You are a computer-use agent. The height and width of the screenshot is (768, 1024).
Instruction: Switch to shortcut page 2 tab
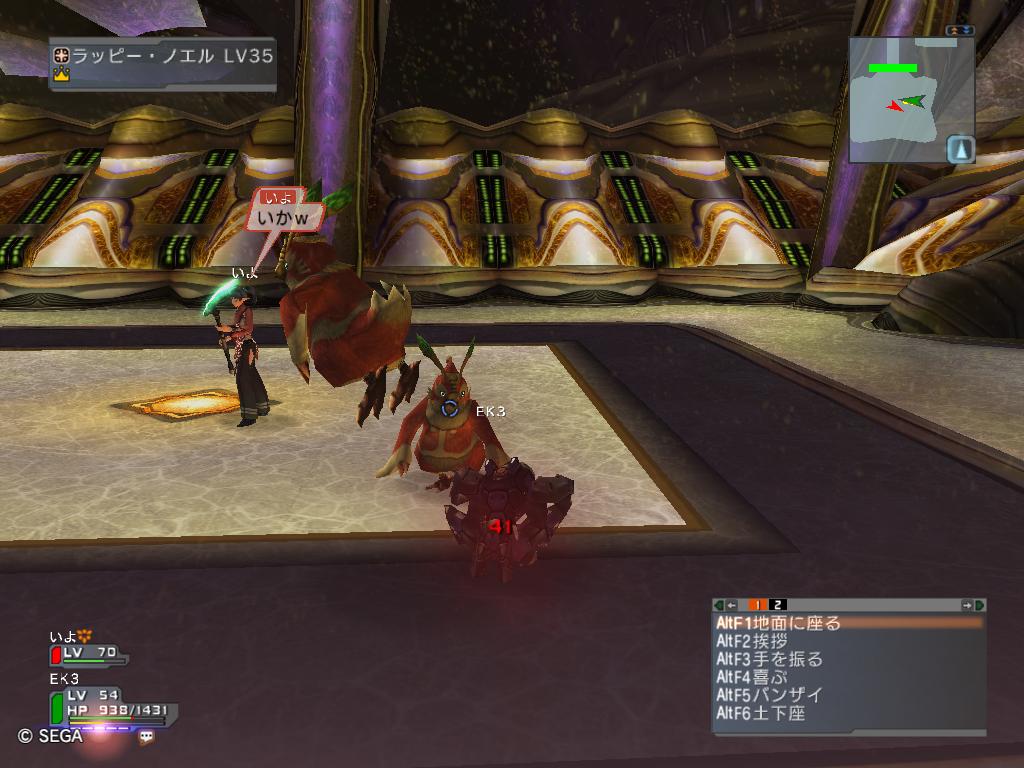point(778,605)
